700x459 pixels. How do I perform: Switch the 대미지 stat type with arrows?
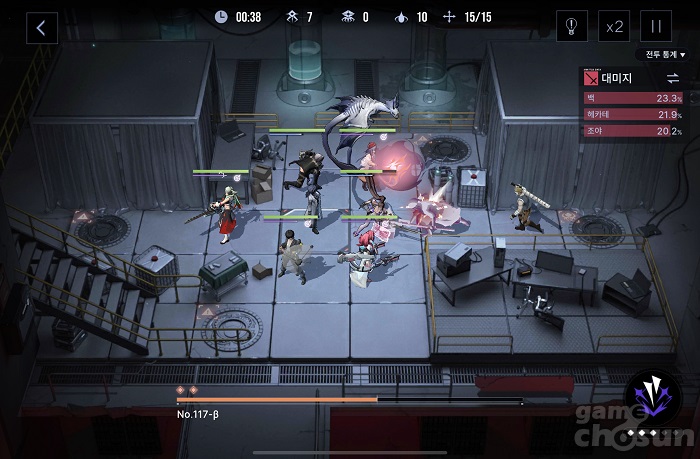tap(672, 77)
